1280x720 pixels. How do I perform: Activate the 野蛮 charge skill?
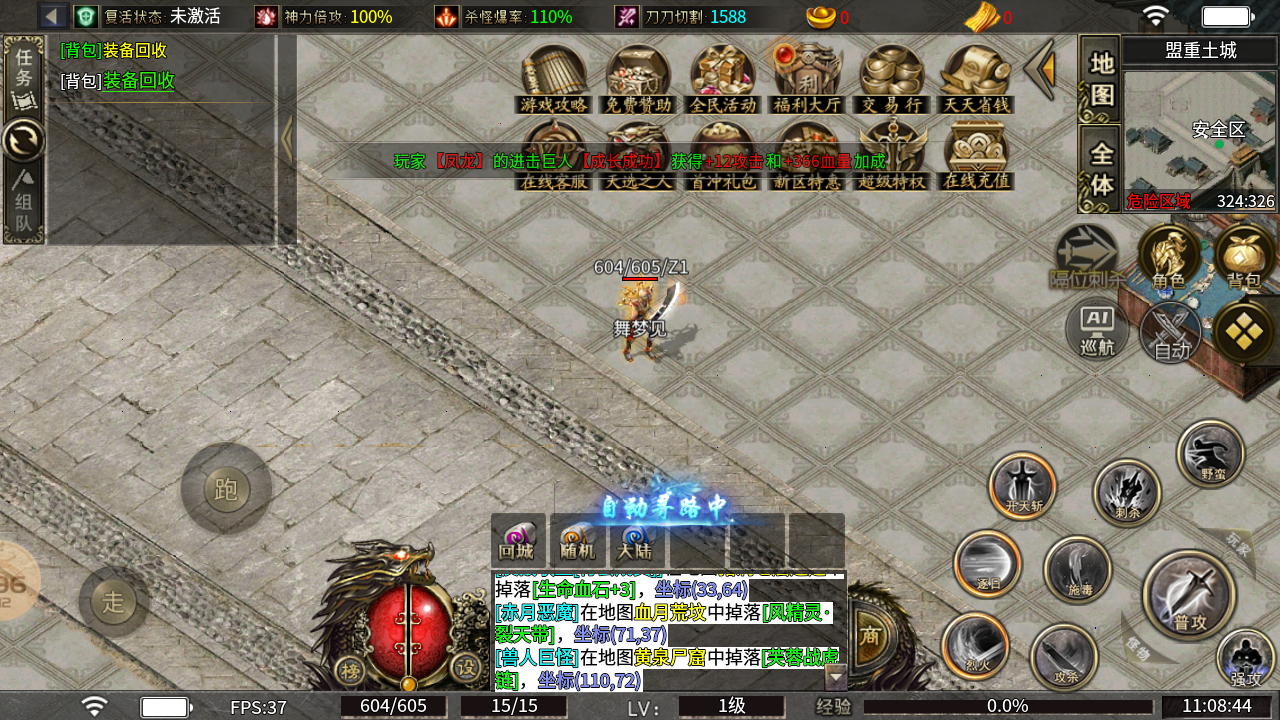(x=1211, y=455)
